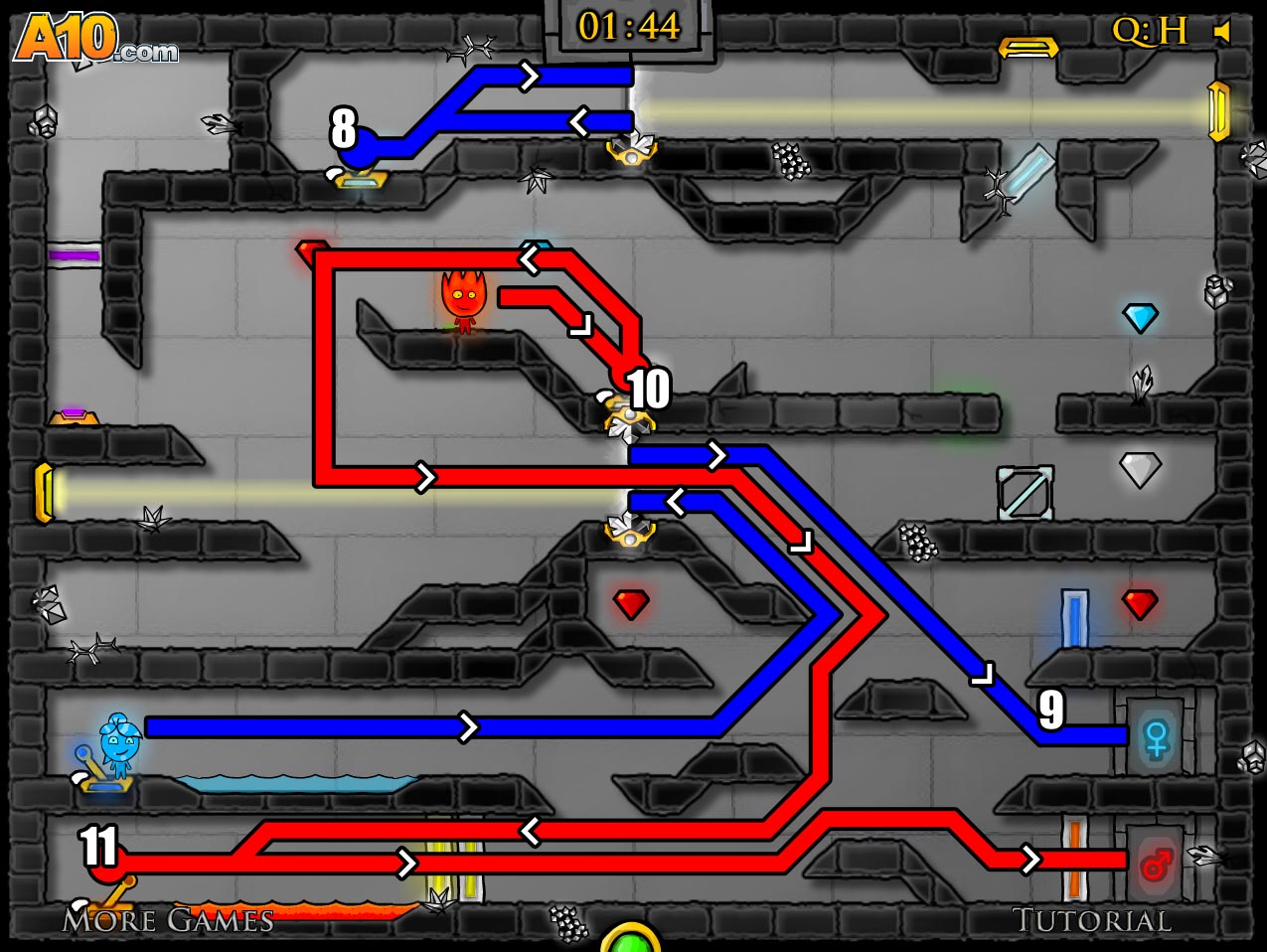Change the quality setting Q:H

click(1149, 32)
